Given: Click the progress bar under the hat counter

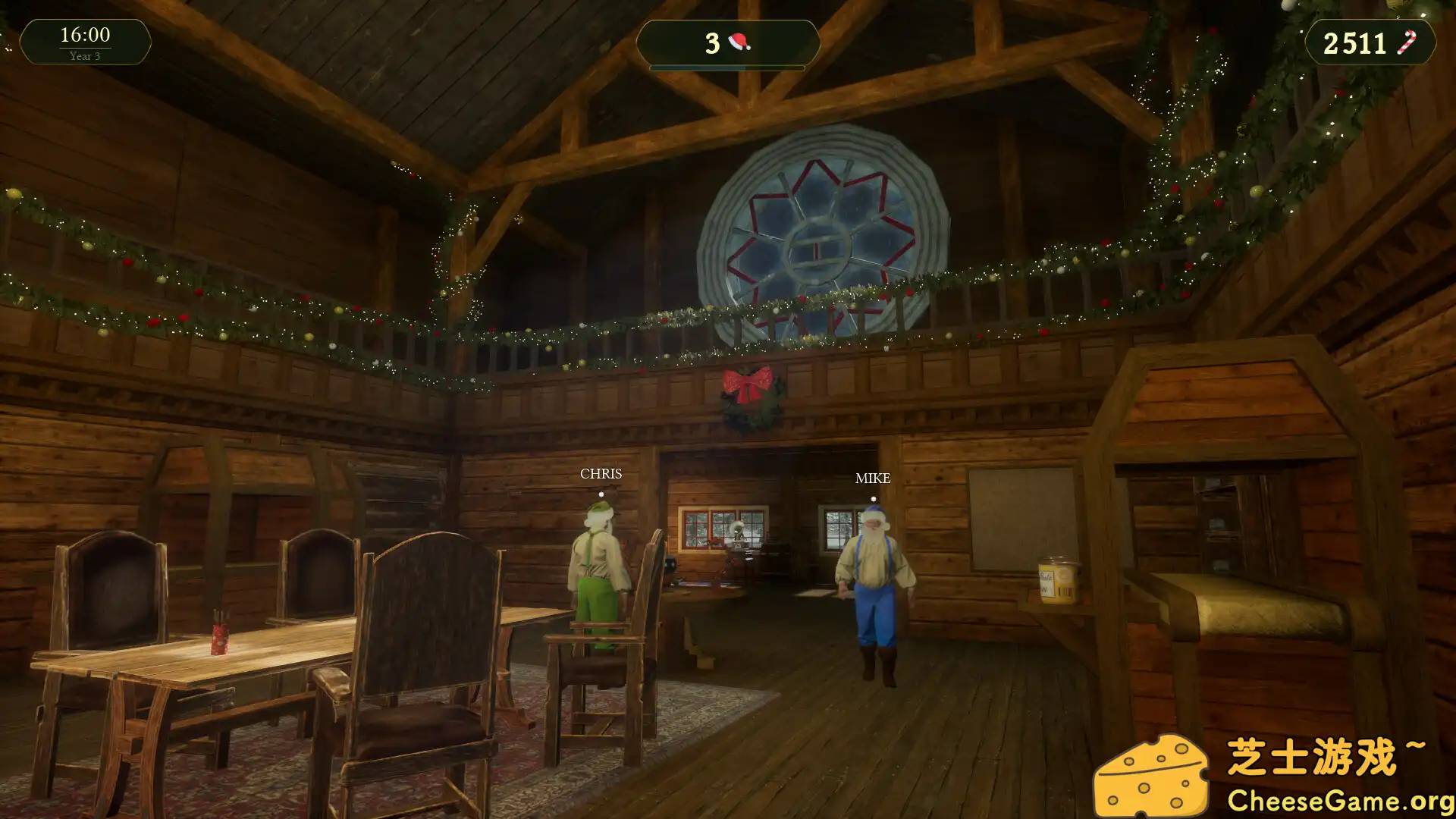Looking at the screenshot, I should click(x=730, y=67).
